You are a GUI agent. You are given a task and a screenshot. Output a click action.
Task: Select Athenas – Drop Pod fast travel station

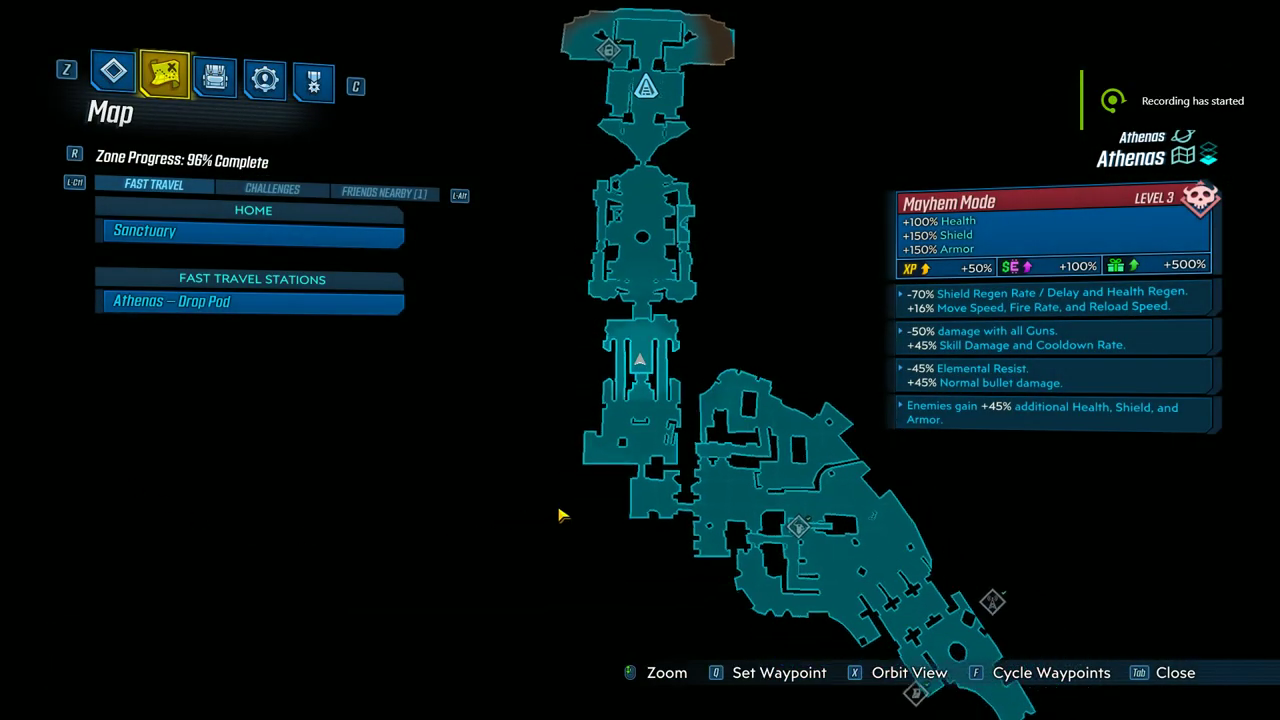(253, 302)
